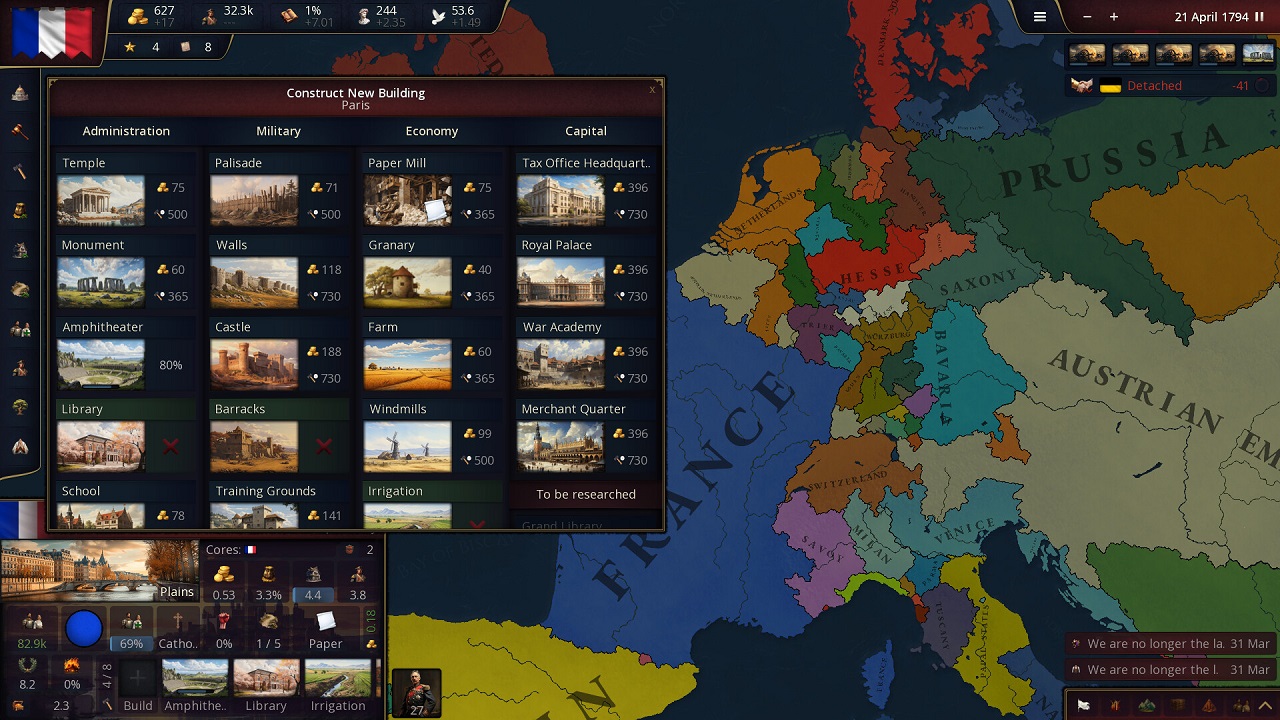This screenshot has height=720, width=1280.
Task: Select the terrain map mode mountains icon
Action: click(1147, 705)
